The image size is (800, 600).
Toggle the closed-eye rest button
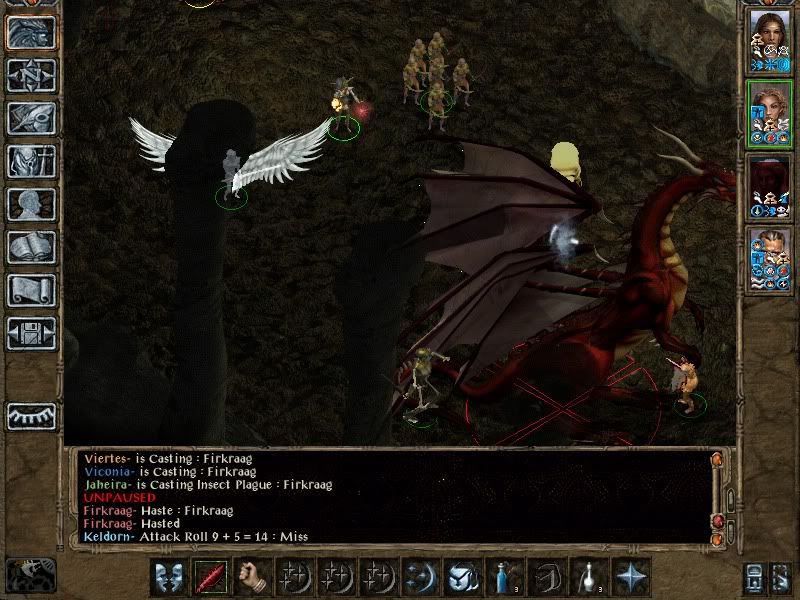point(31,416)
